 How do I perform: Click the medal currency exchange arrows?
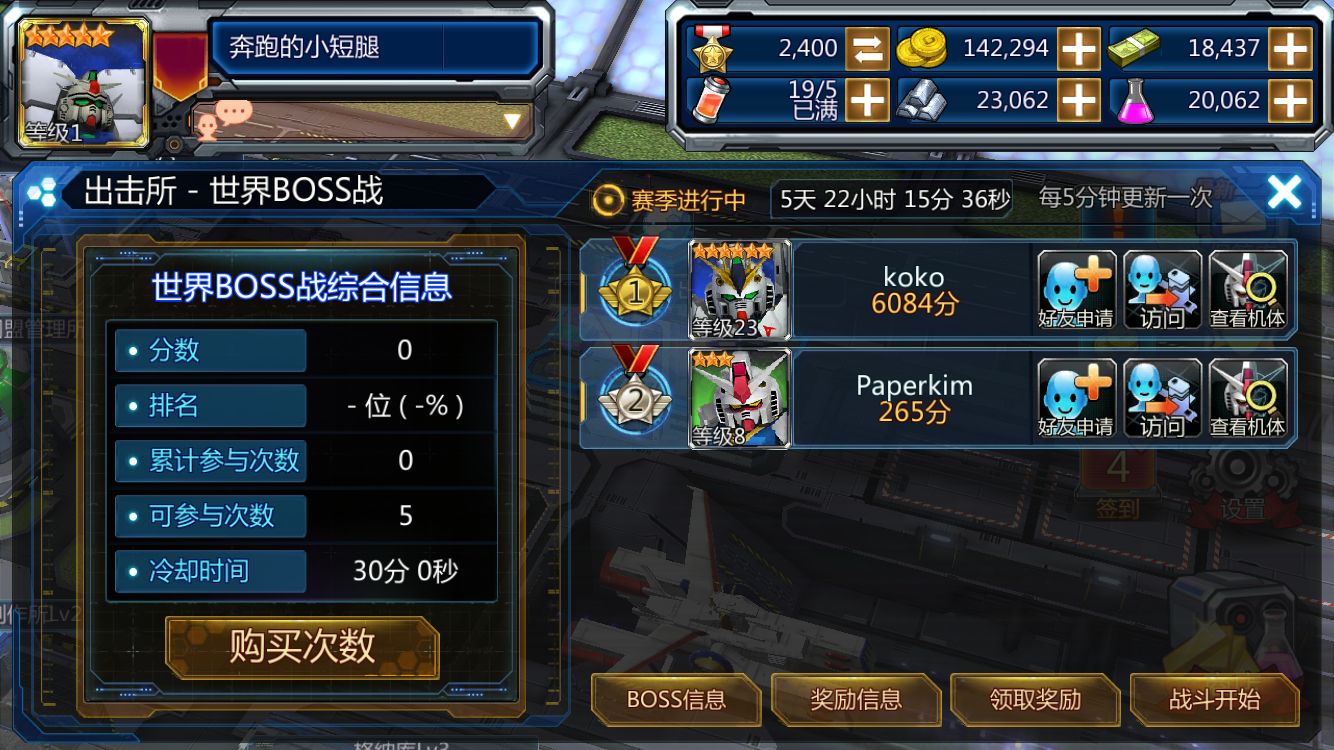click(866, 47)
